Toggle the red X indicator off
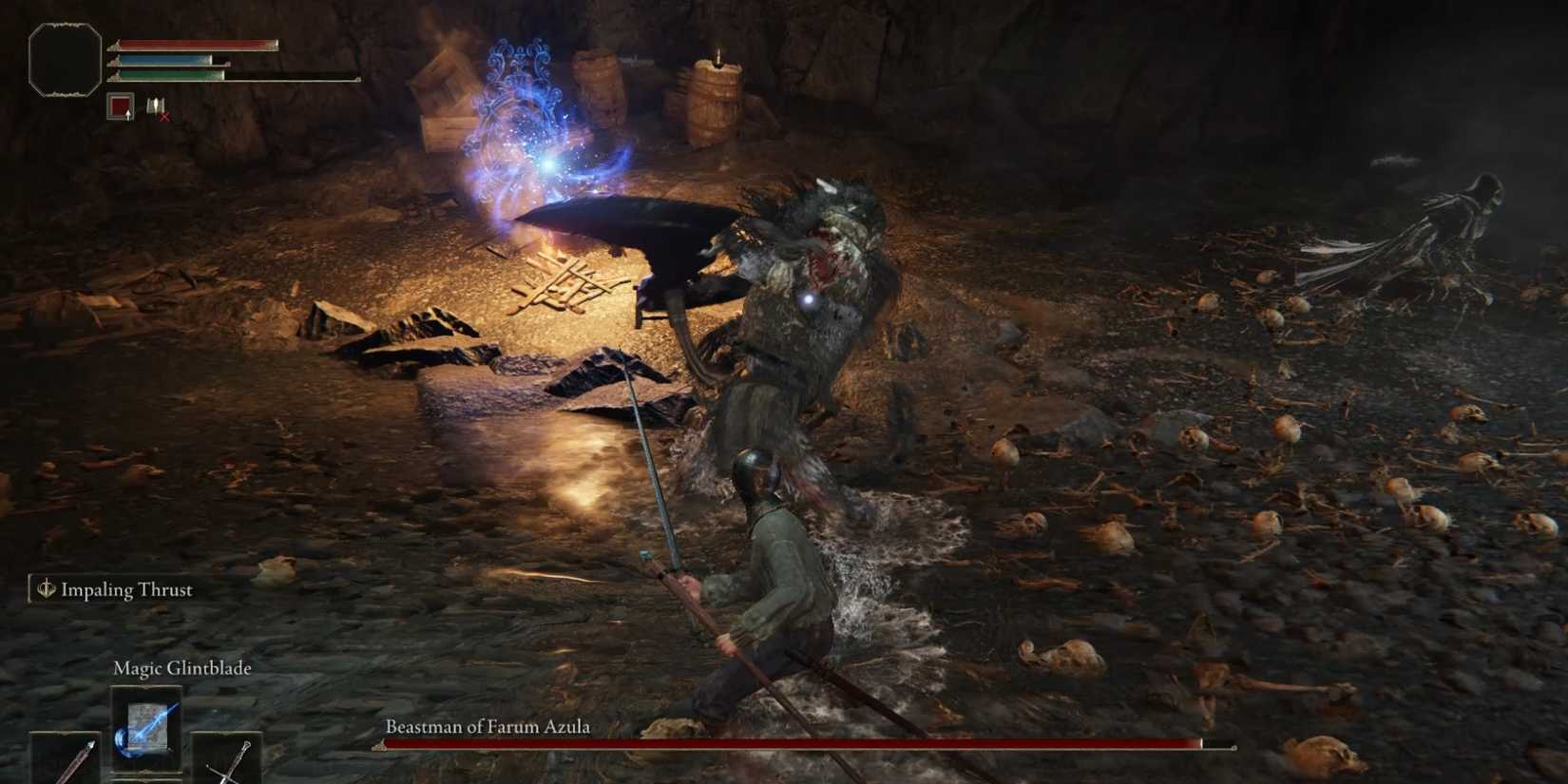Viewport: 1568px width, 784px height. 163,117
